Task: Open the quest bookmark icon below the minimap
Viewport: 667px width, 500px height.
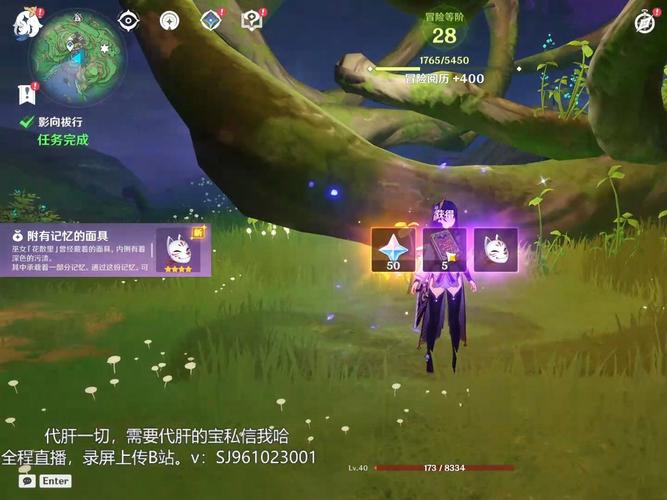Action: click(25, 94)
